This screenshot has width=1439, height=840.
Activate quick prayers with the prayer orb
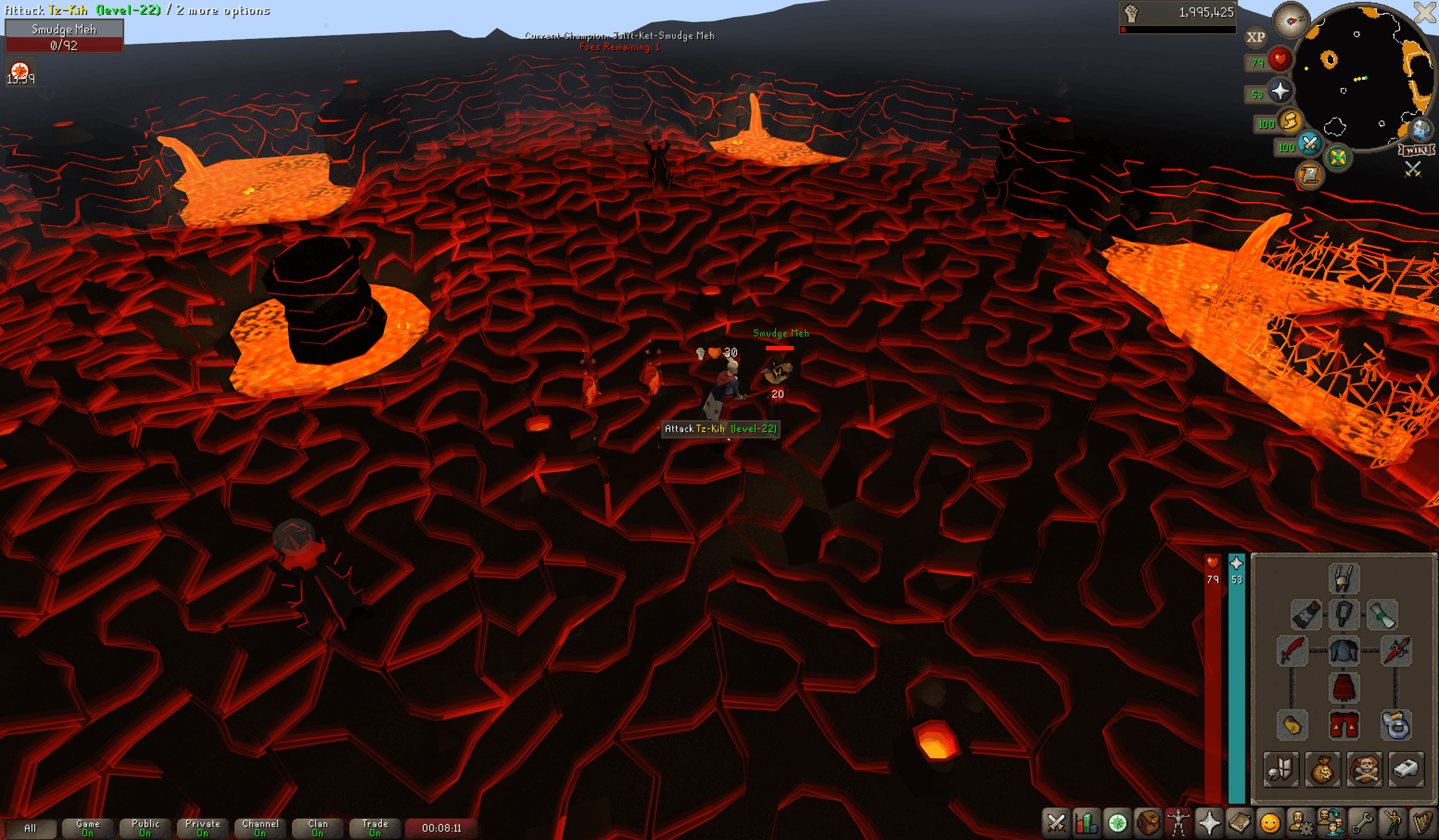(1280, 92)
